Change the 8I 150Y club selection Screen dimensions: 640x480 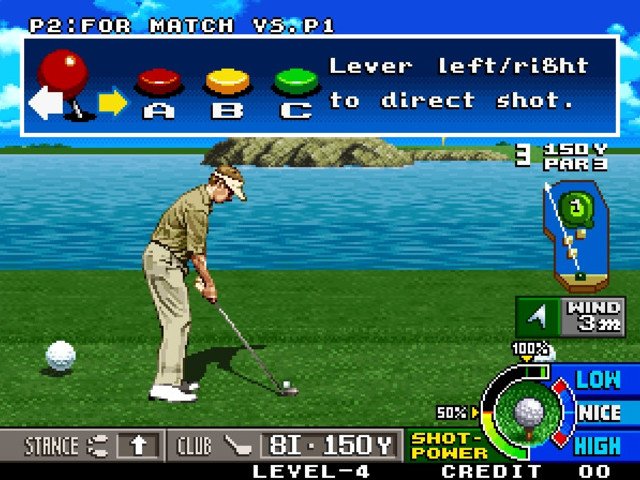point(330,445)
